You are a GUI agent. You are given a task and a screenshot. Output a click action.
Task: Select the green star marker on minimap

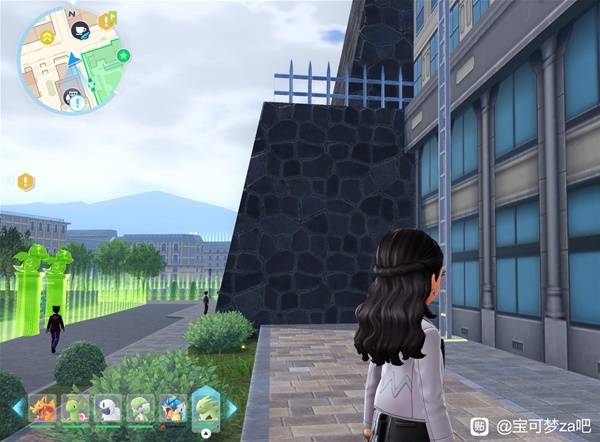click(x=124, y=55)
